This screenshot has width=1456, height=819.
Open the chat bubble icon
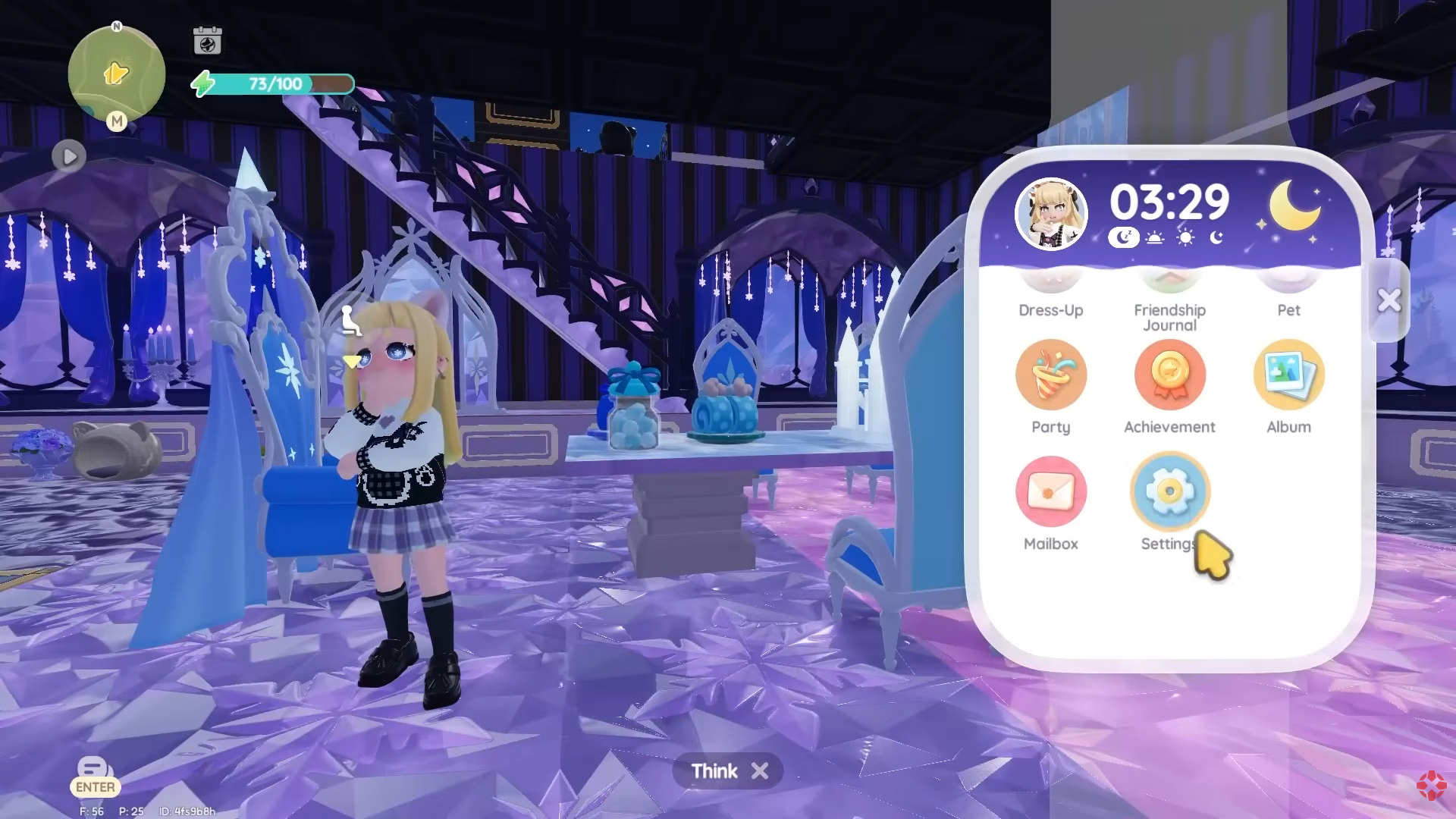pos(95,768)
